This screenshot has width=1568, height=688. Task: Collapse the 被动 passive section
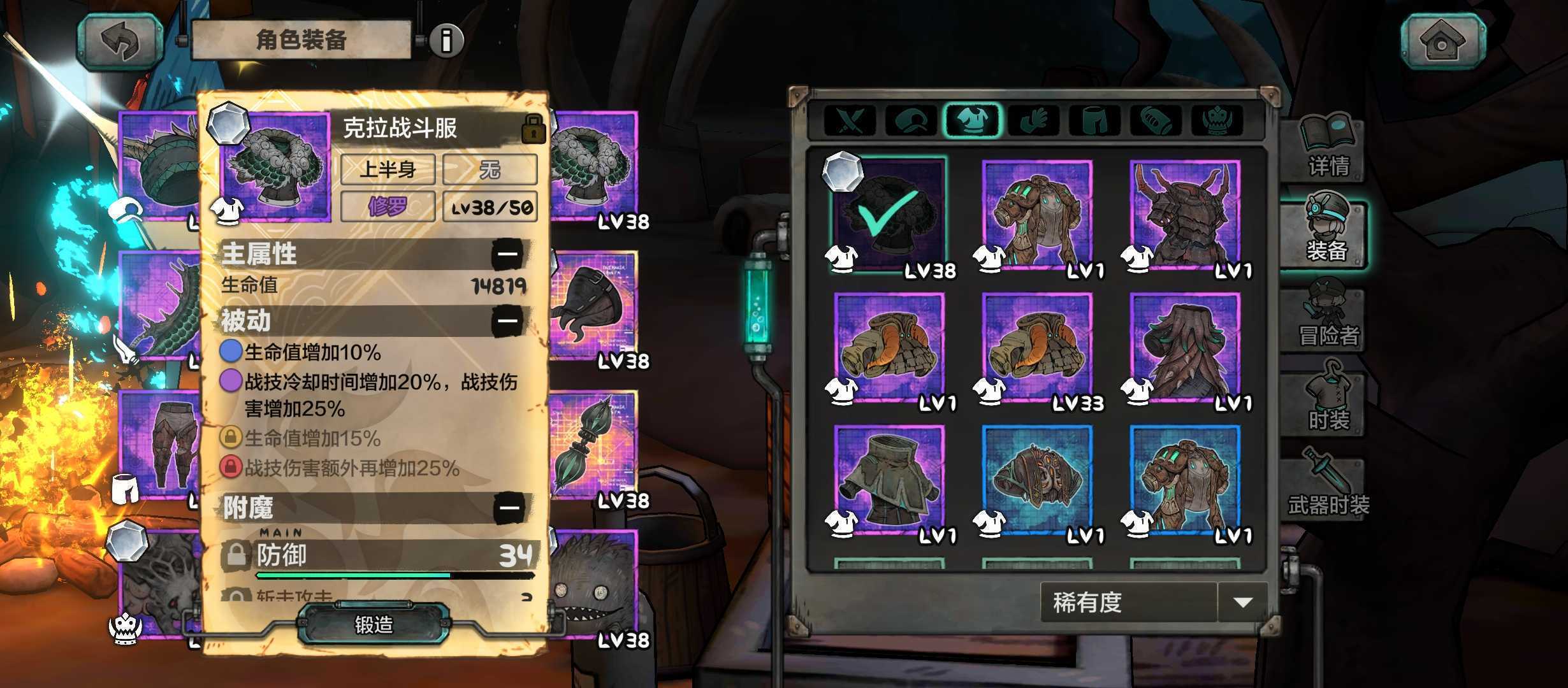[x=507, y=320]
